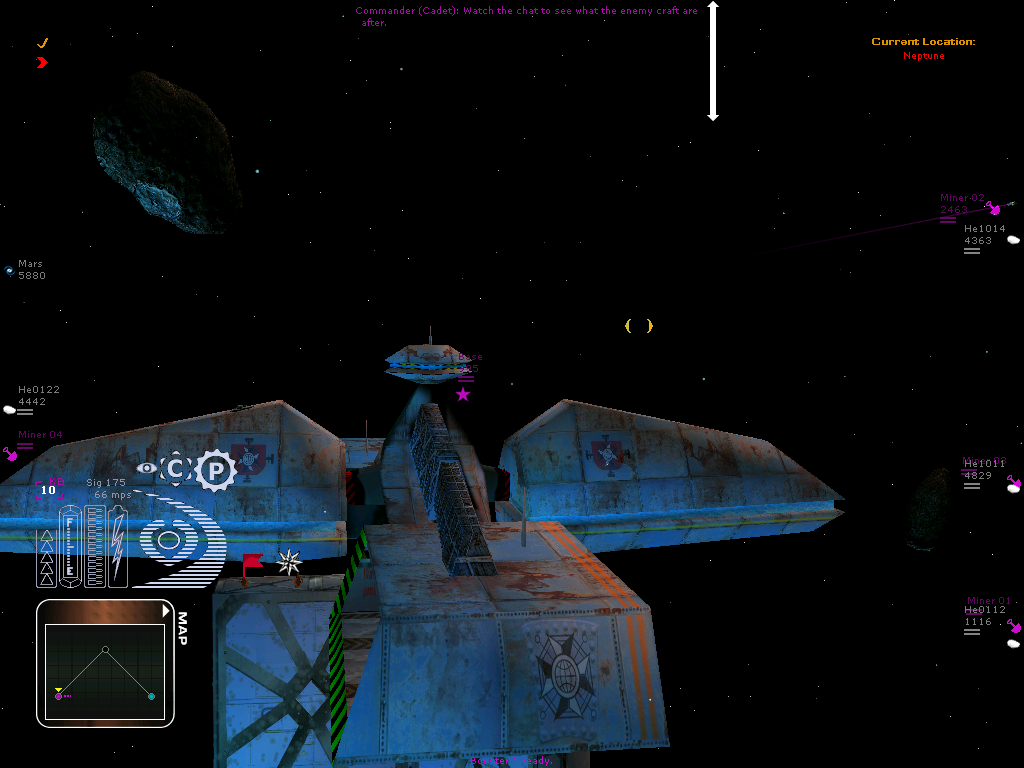
Task: Target the Base star marker
Action: point(463,395)
